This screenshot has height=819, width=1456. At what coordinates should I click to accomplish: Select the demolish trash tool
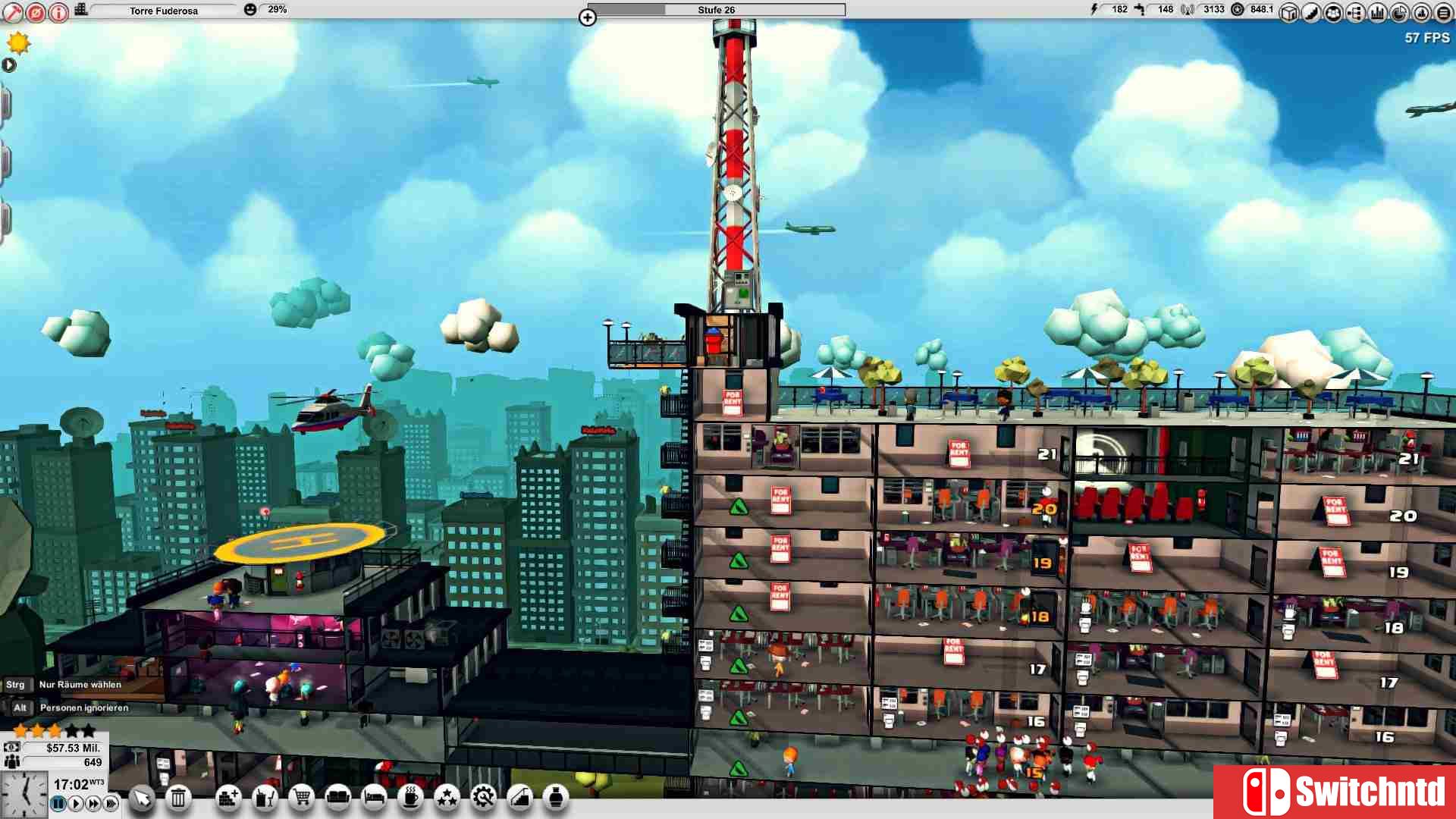(x=178, y=799)
